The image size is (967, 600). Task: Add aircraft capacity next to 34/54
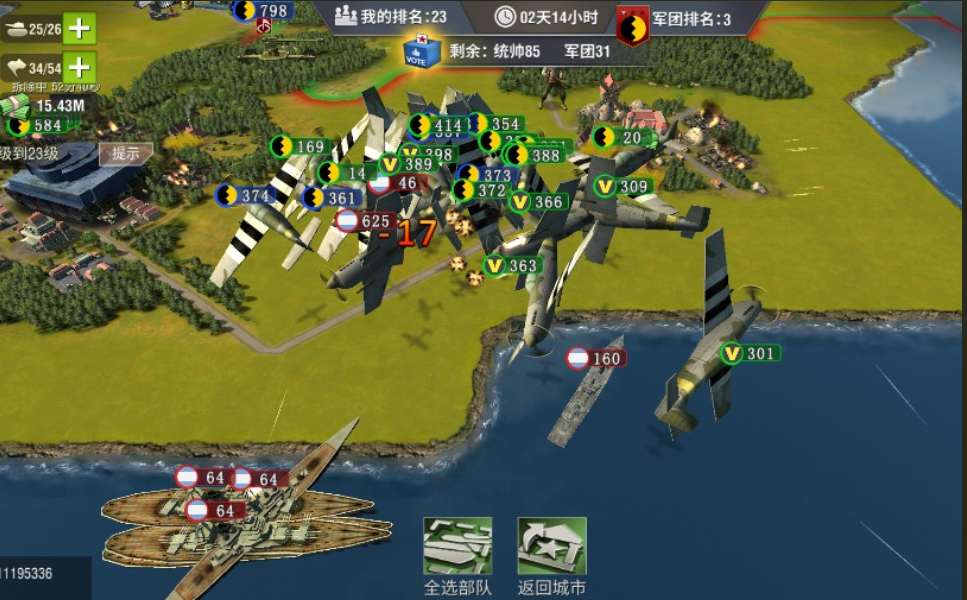pyautogui.click(x=79, y=68)
